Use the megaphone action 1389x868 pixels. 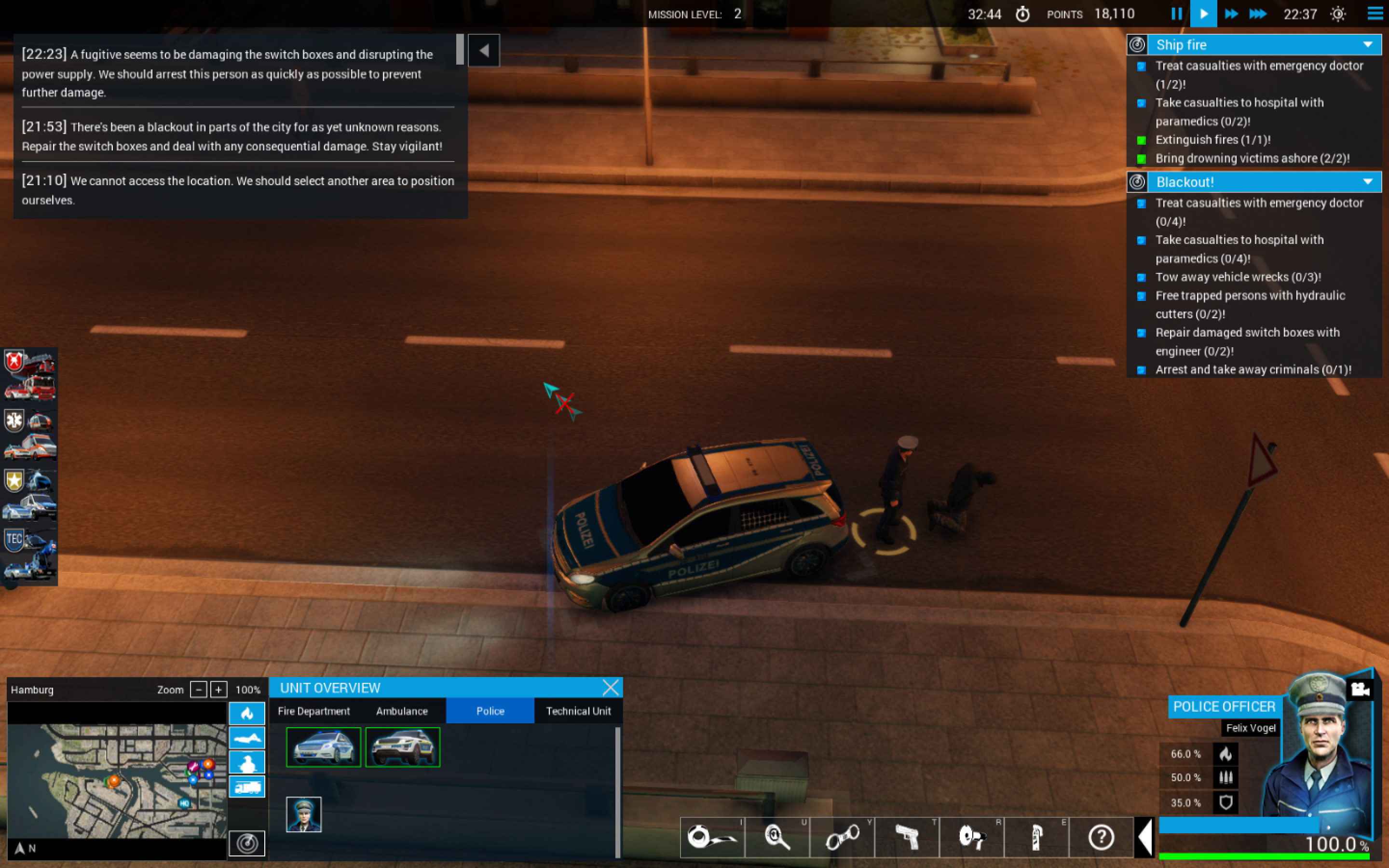[972, 837]
